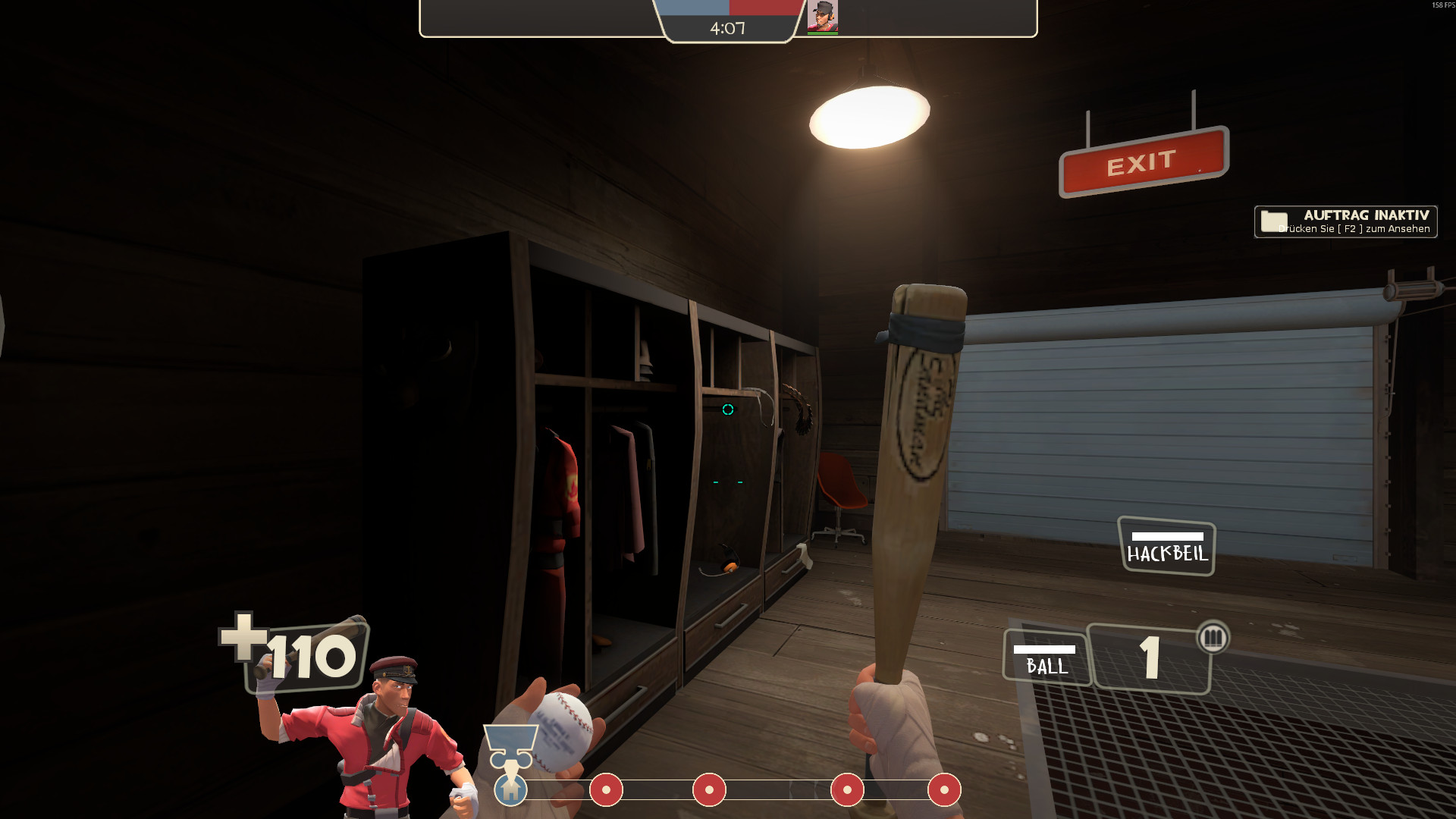The height and width of the screenshot is (819, 1456).
Task: Click the 158 FPS counter in the corner
Action: (1440, 5)
